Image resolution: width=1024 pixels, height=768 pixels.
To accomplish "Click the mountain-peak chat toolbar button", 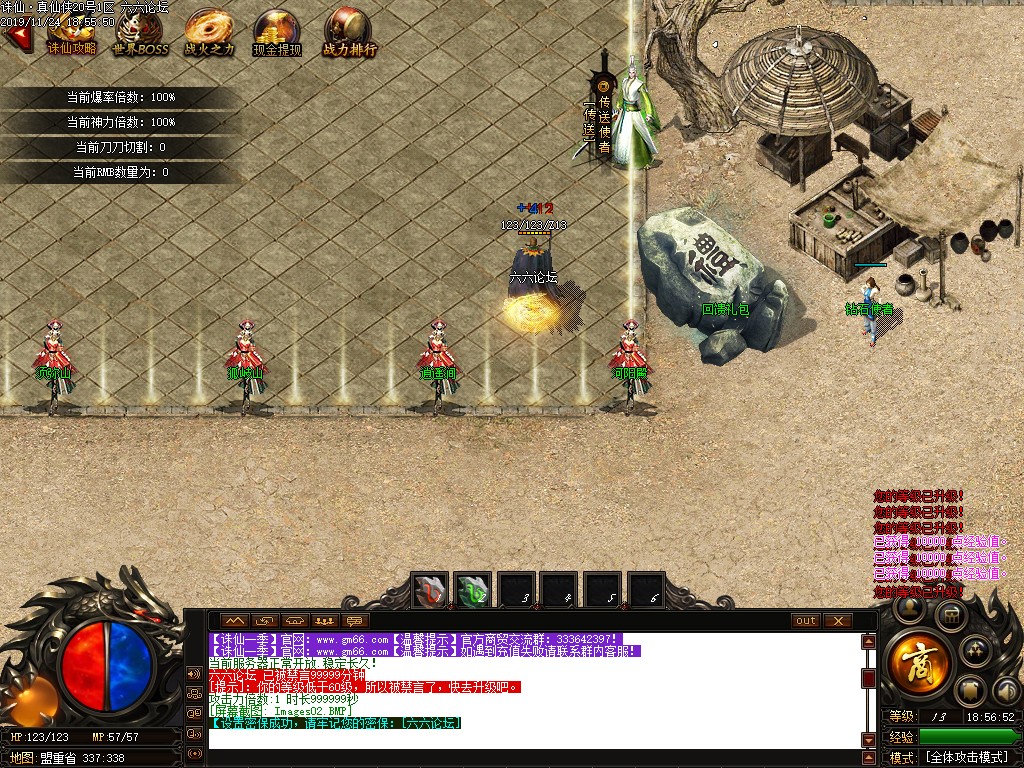I will coord(233,621).
